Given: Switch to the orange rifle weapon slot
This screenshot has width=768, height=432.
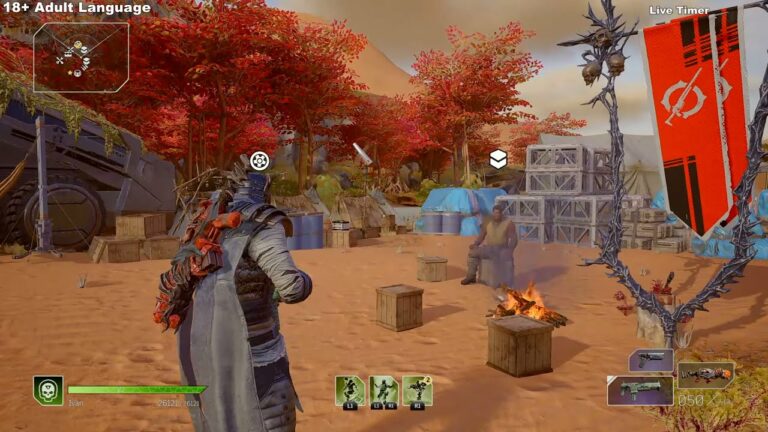Looking at the screenshot, I should pyautogui.click(x=705, y=375).
